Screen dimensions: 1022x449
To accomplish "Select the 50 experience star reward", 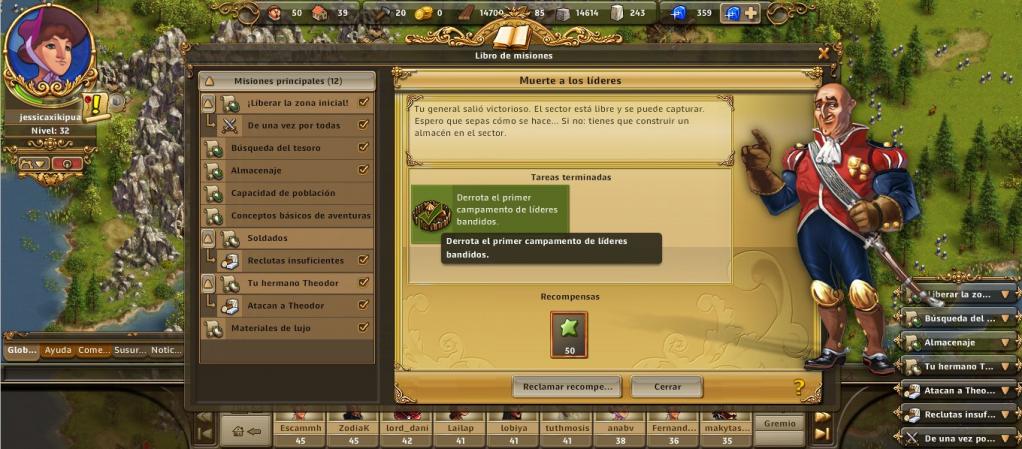I will click(569, 334).
